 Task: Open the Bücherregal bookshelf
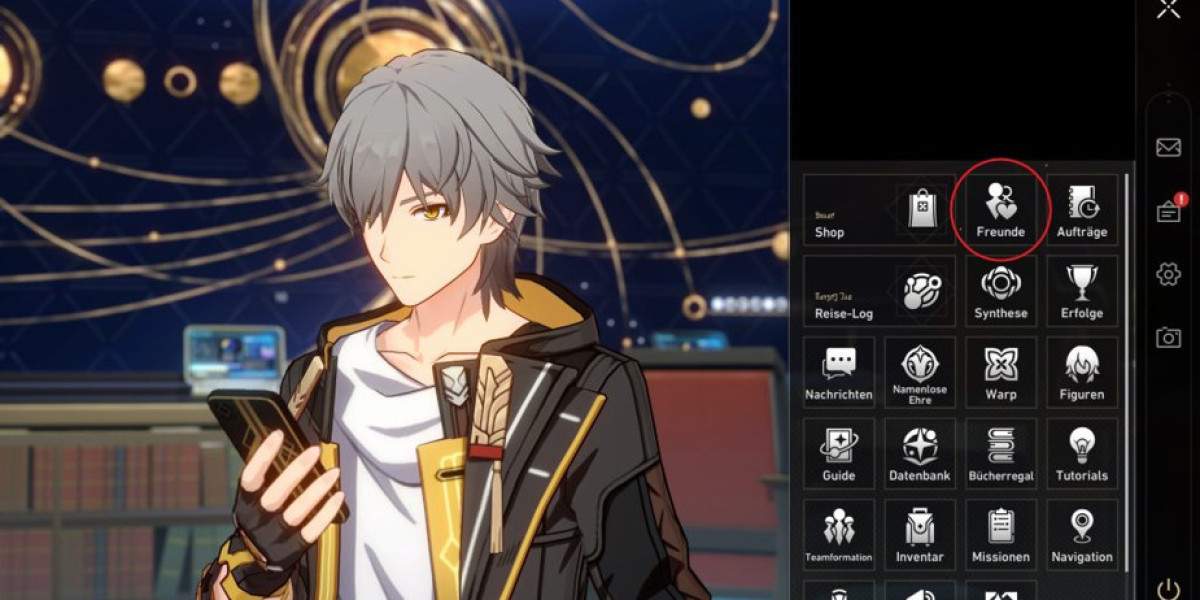(1001, 453)
